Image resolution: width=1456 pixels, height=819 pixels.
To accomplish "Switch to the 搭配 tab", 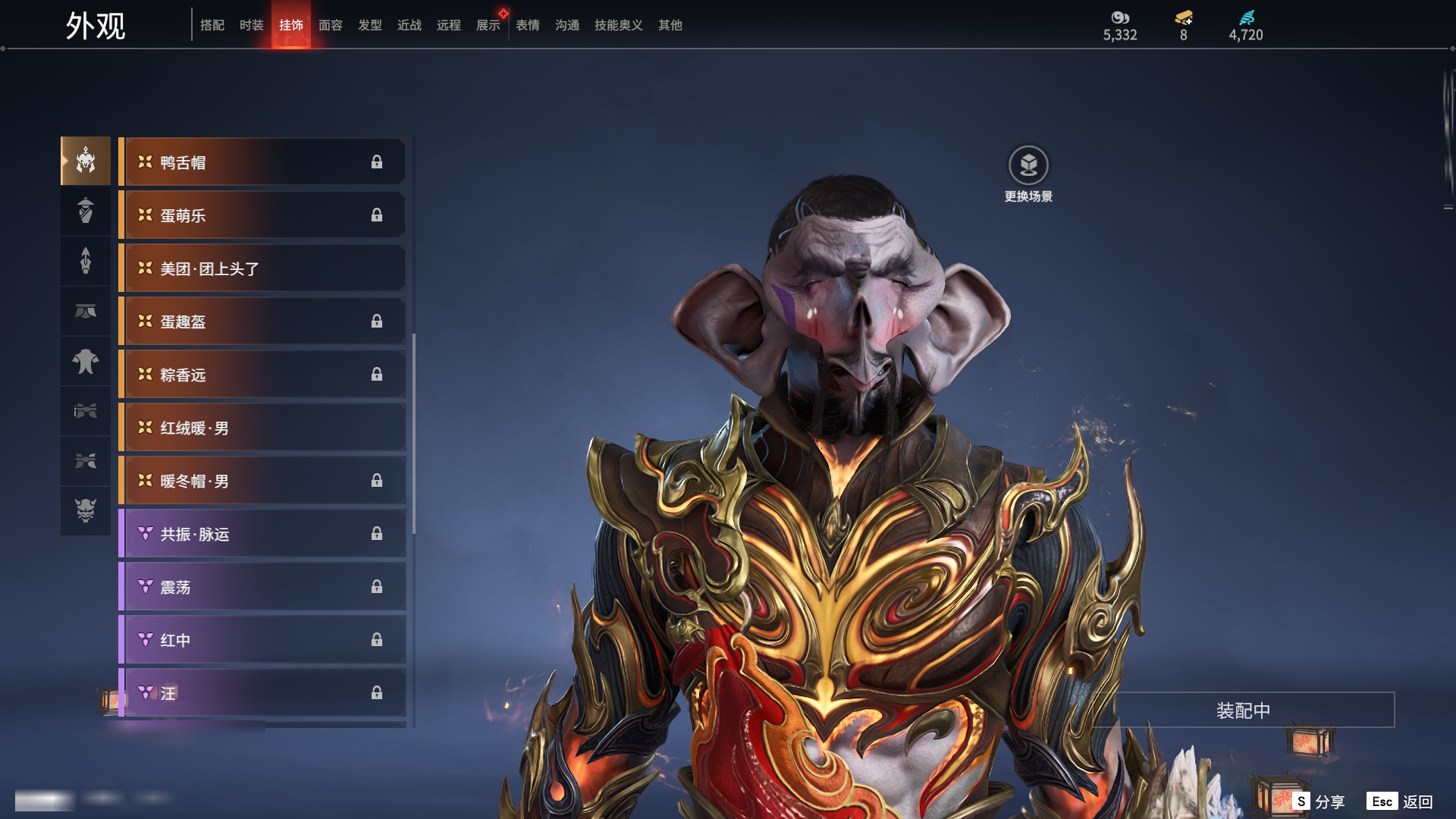I will [212, 25].
